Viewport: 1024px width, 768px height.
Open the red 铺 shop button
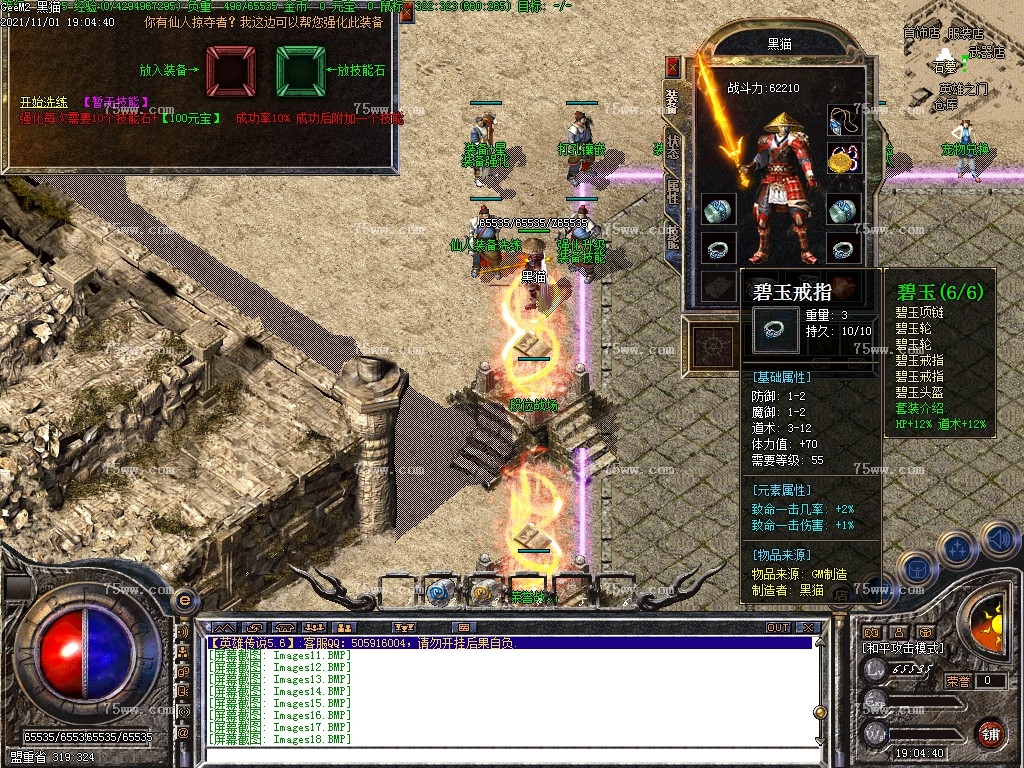[989, 733]
